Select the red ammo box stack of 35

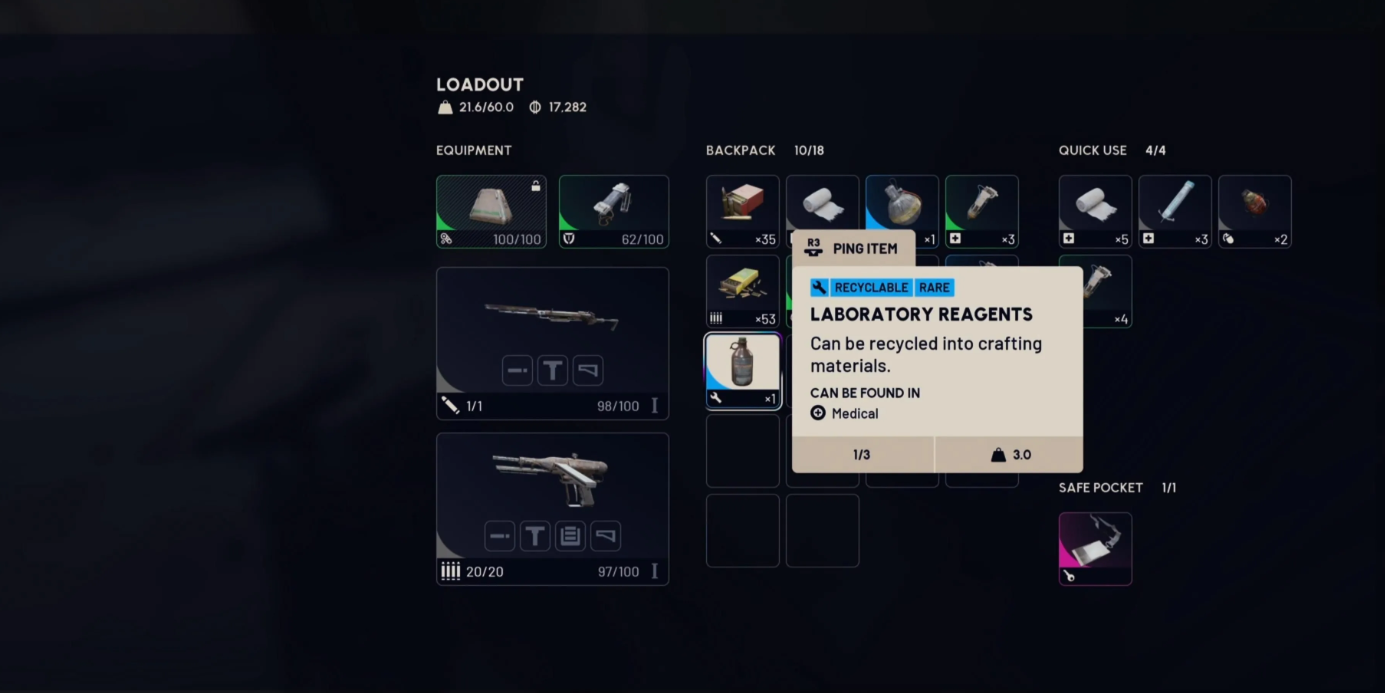742,211
